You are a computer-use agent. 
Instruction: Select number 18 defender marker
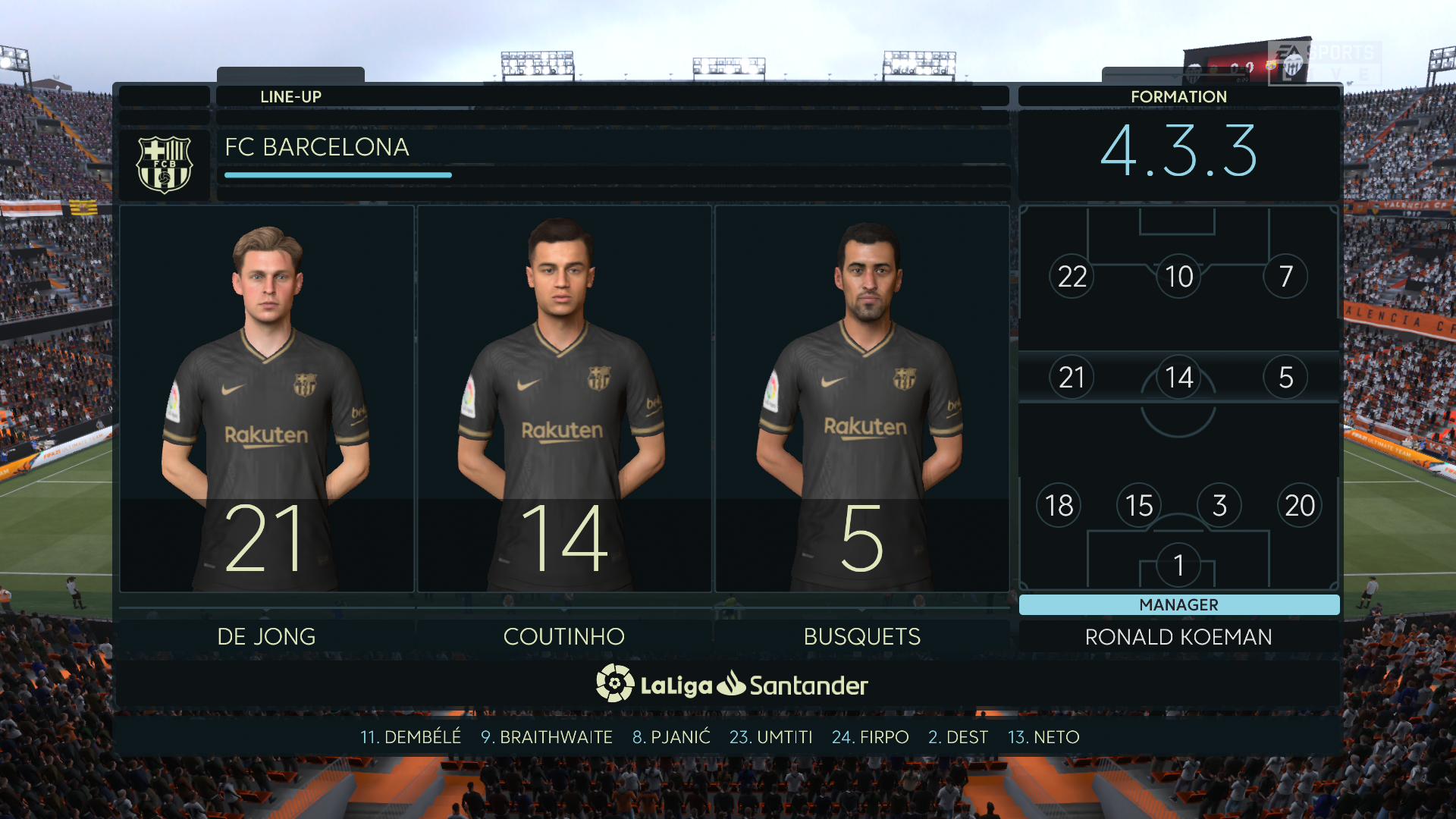[x=1059, y=505]
